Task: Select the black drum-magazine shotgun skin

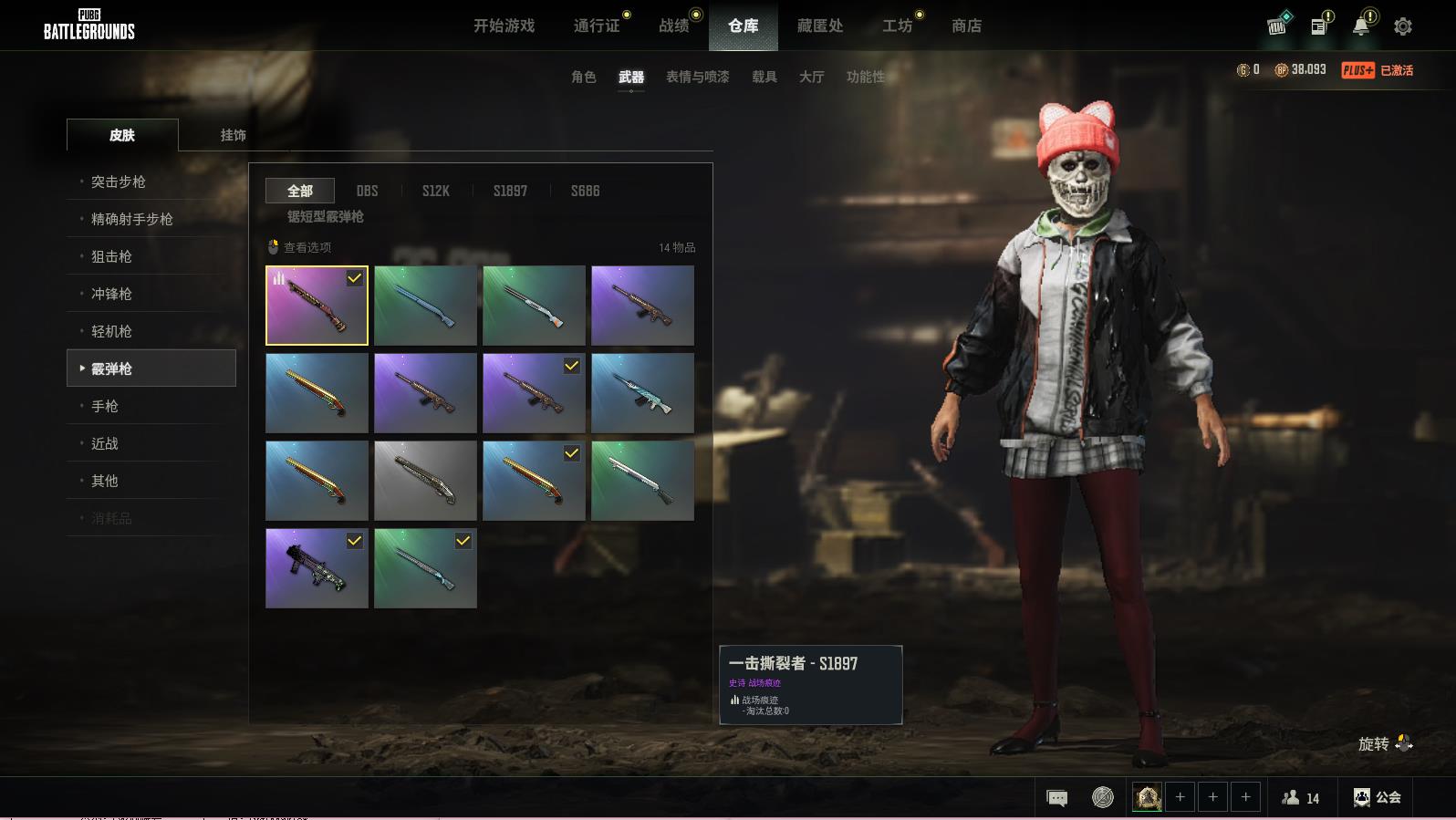Action: coord(317,568)
